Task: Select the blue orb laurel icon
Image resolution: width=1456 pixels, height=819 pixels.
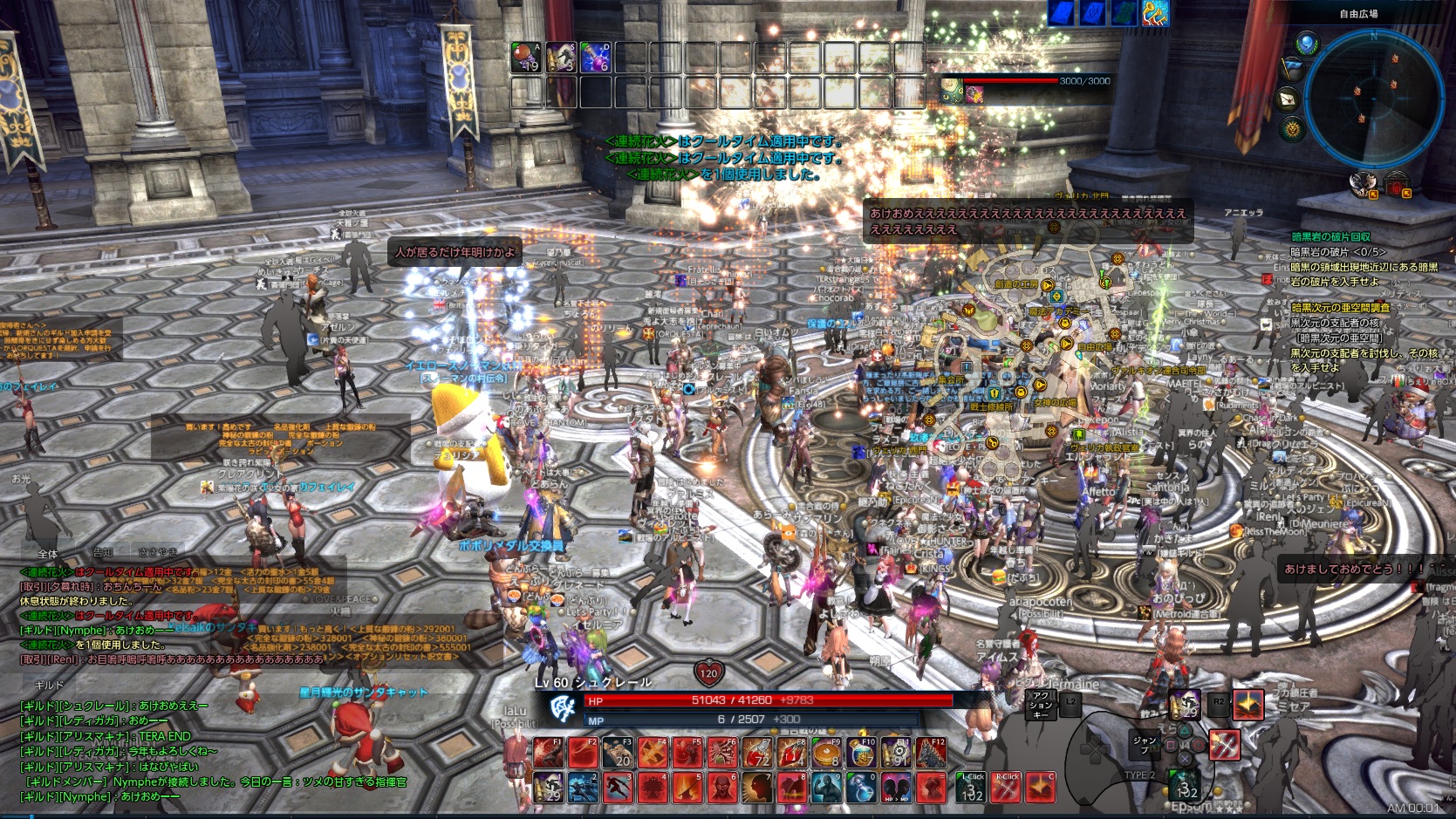Action: click(x=1306, y=43)
